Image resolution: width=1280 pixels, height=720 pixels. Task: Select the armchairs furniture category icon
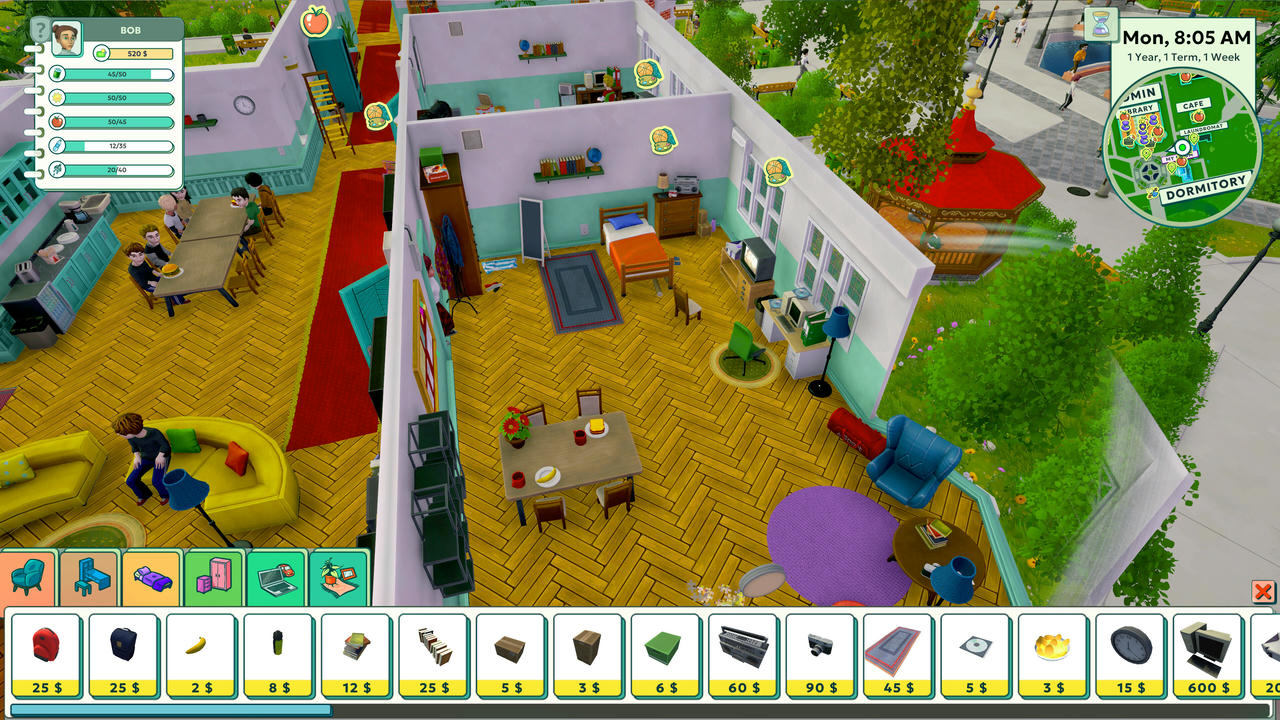27,577
